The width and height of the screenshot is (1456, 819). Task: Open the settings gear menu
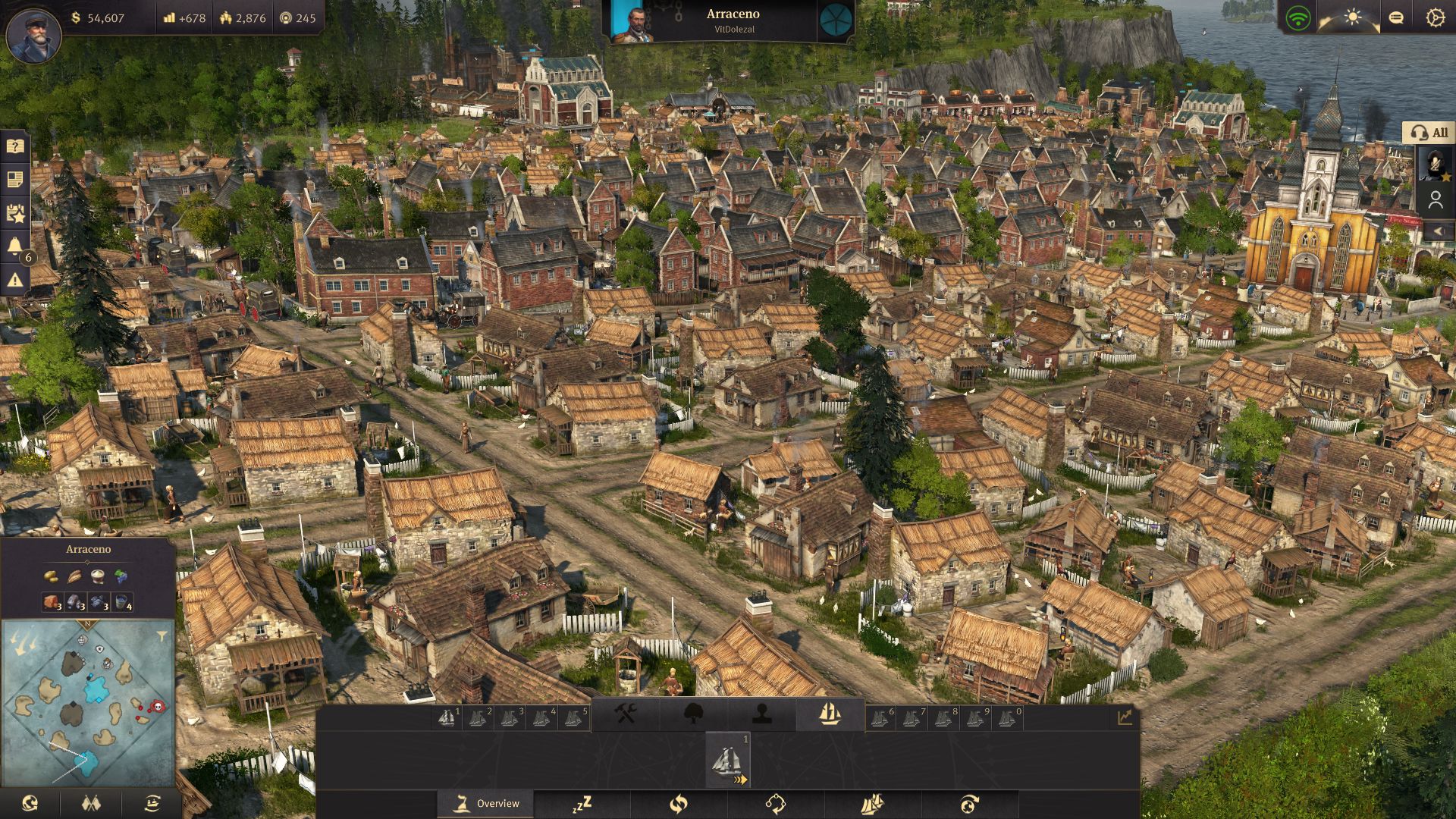[1434, 17]
